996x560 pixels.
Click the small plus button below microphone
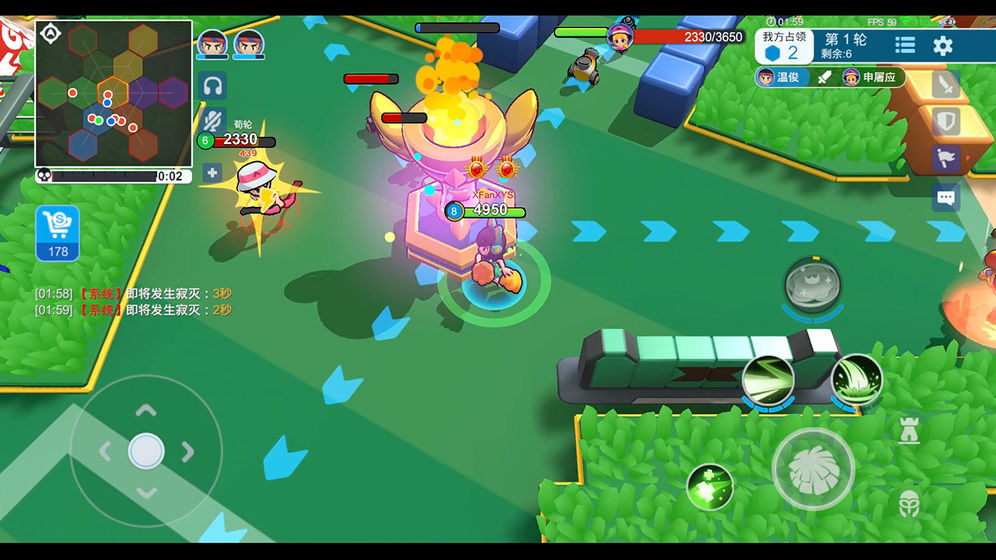click(x=212, y=173)
